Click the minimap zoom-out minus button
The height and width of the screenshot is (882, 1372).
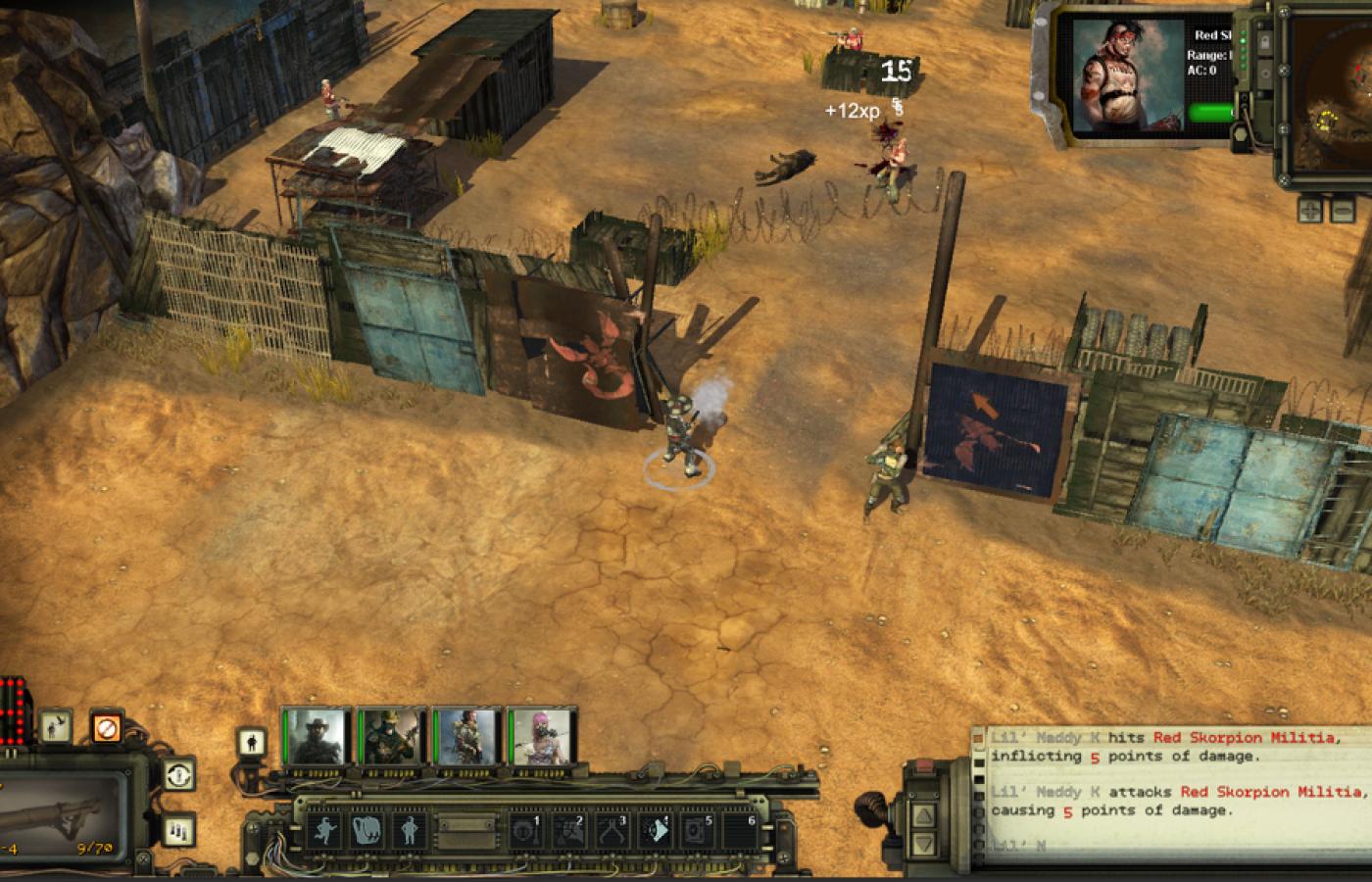(x=1343, y=209)
